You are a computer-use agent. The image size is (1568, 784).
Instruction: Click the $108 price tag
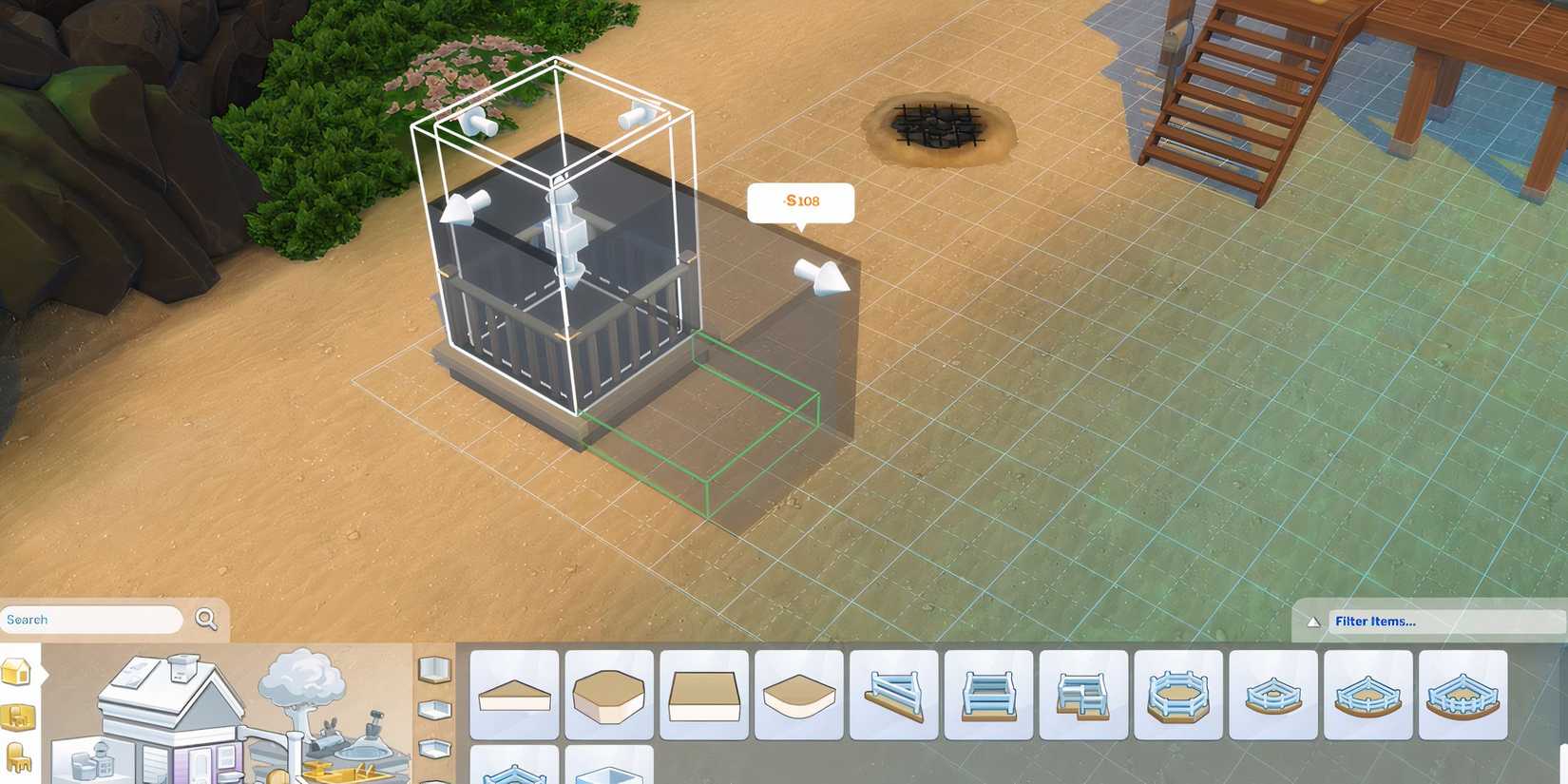click(x=801, y=201)
